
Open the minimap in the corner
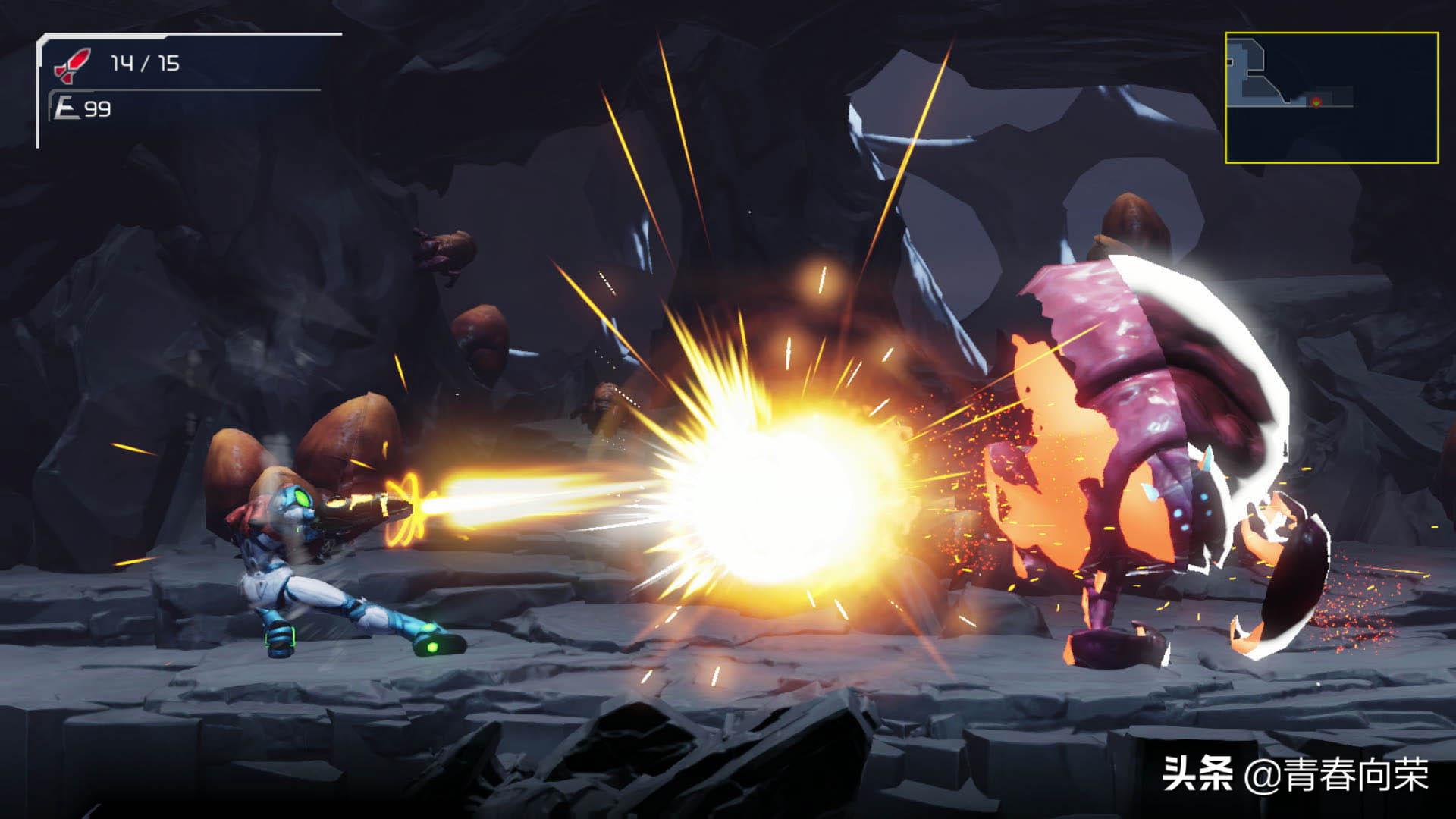1331,98
